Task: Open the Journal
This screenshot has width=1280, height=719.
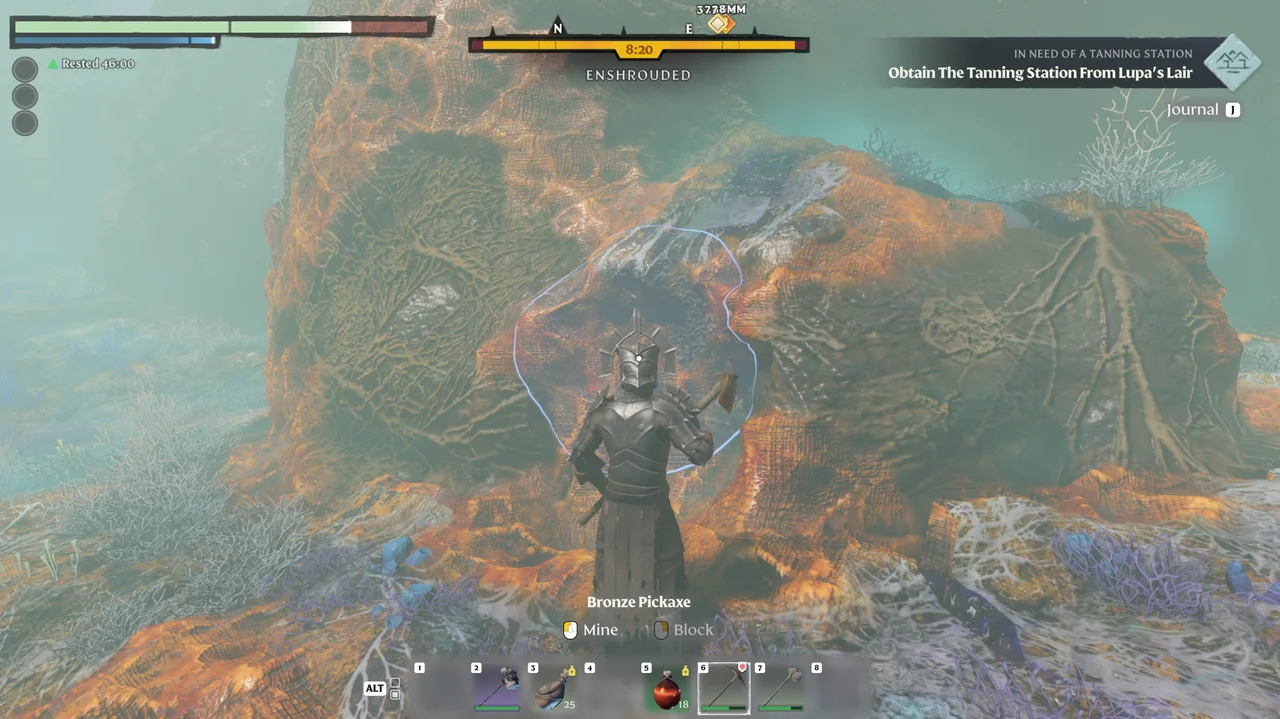Action: point(1202,110)
